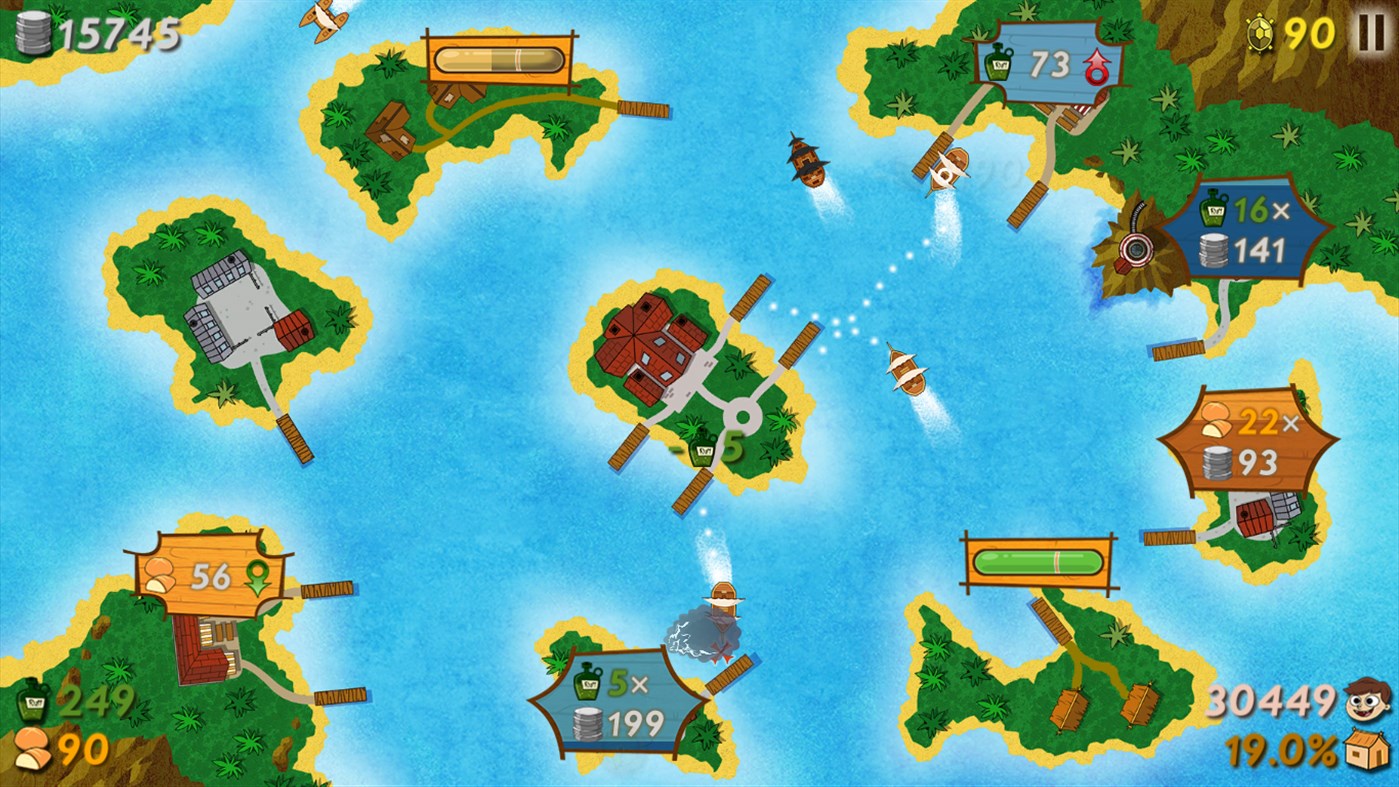Image resolution: width=1399 pixels, height=787 pixels.
Task: Click the turtle counter icon showing 90
Action: click(x=1262, y=34)
